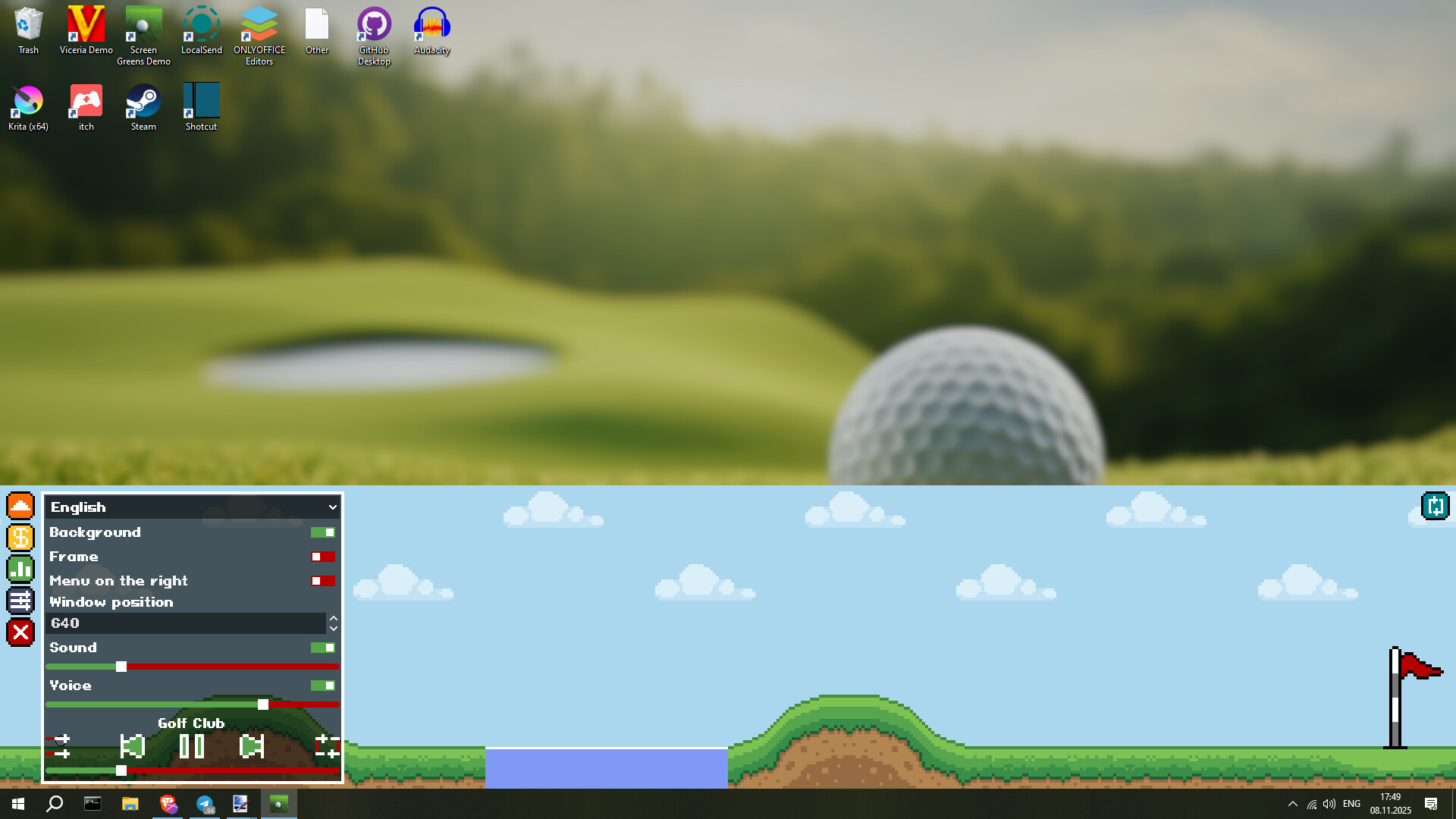Click the teal bracket icon at top right

[1434, 506]
